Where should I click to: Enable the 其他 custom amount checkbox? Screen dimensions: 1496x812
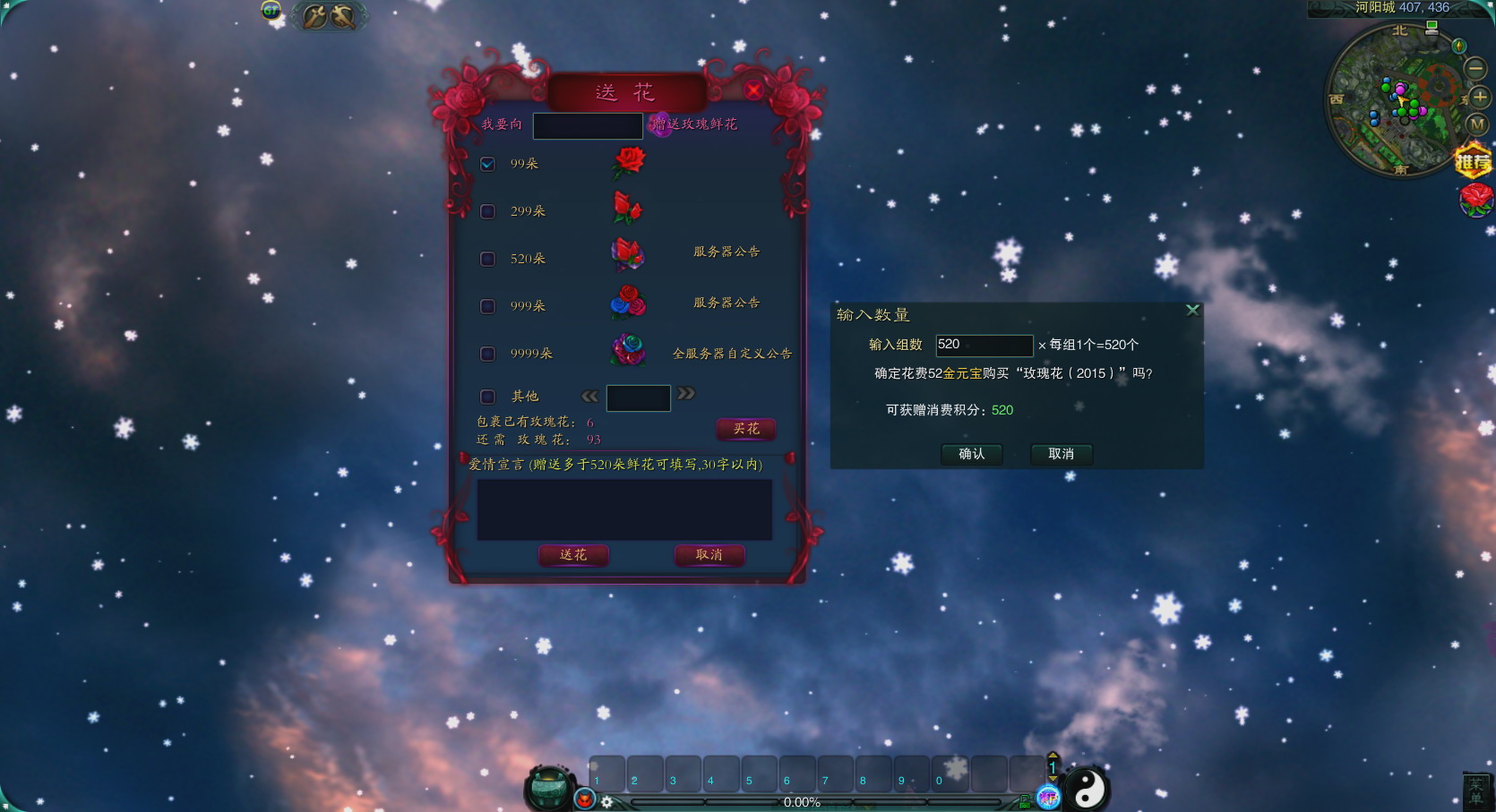[x=487, y=397]
